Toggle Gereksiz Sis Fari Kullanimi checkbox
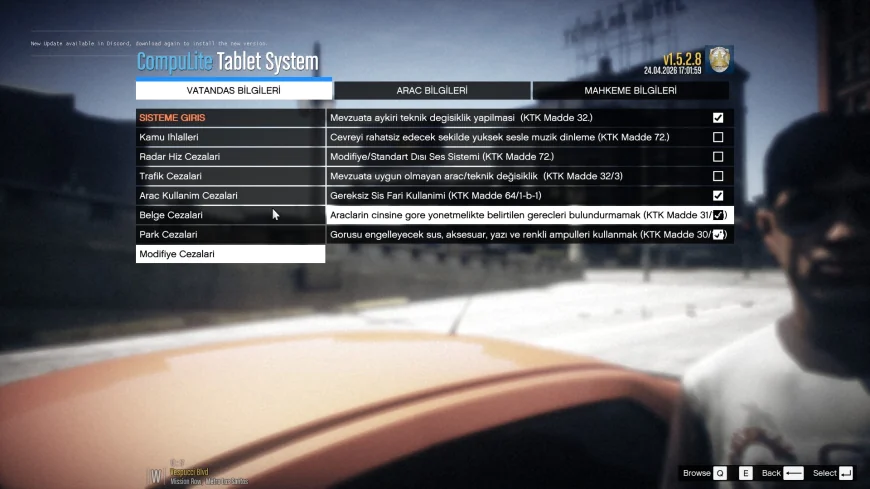The width and height of the screenshot is (870, 489). tap(718, 196)
